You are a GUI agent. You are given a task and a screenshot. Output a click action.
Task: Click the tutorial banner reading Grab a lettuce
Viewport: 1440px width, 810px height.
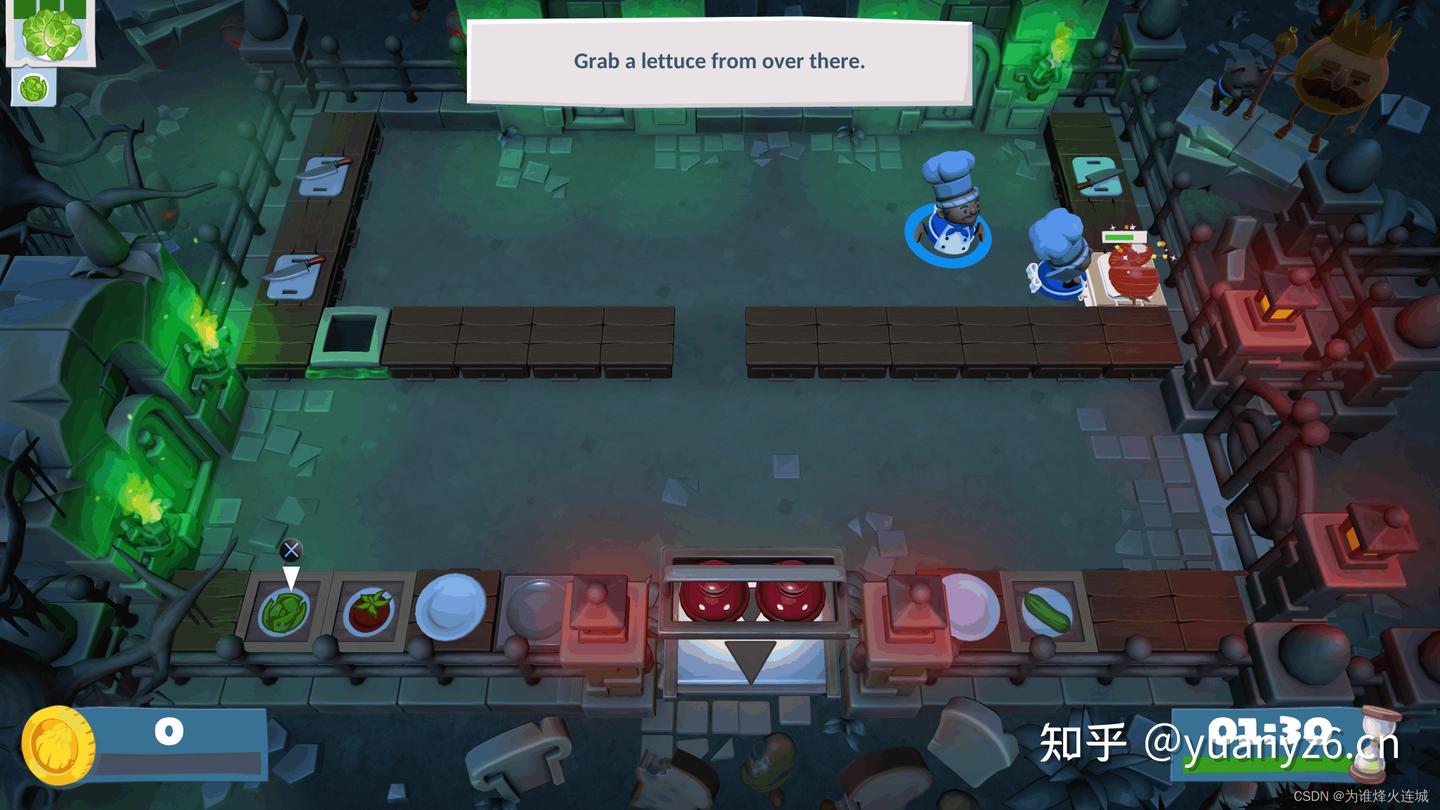coord(718,61)
